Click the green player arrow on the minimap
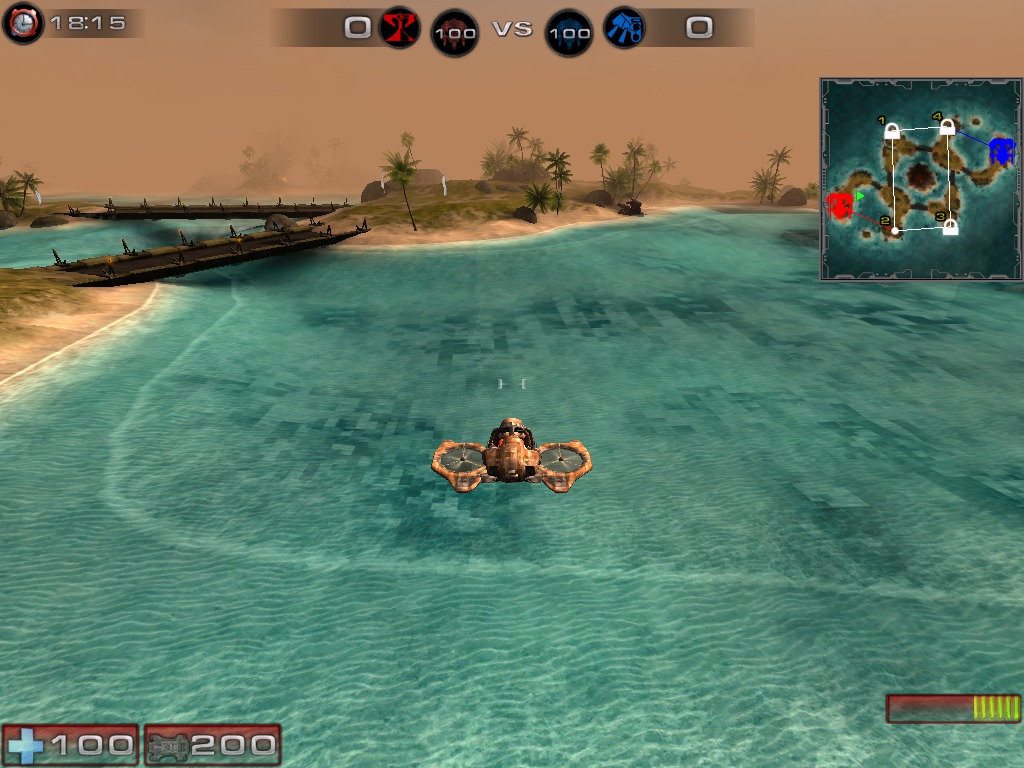1024x768 pixels. pos(860,196)
